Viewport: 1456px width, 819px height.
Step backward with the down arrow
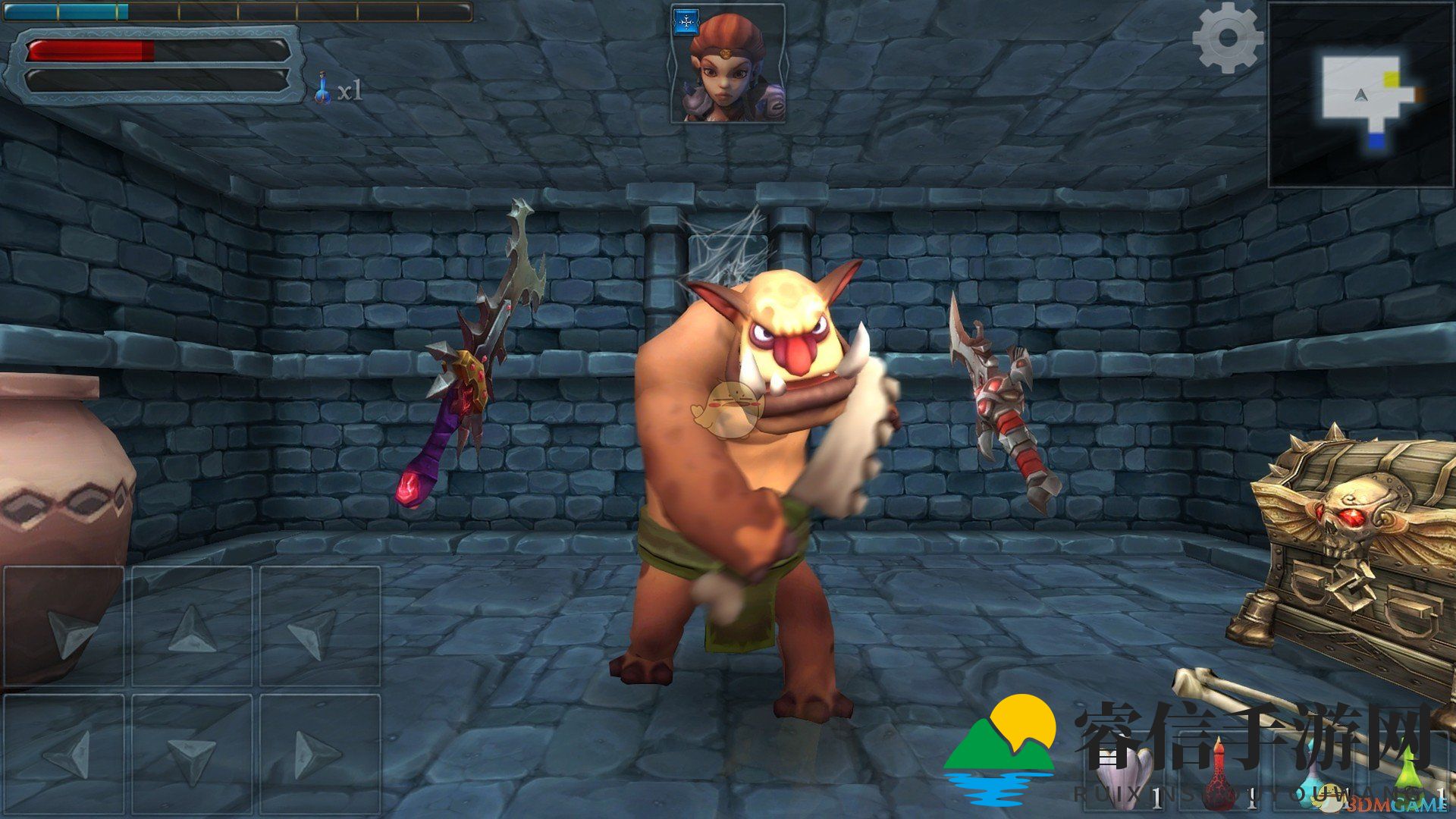pyautogui.click(x=192, y=754)
